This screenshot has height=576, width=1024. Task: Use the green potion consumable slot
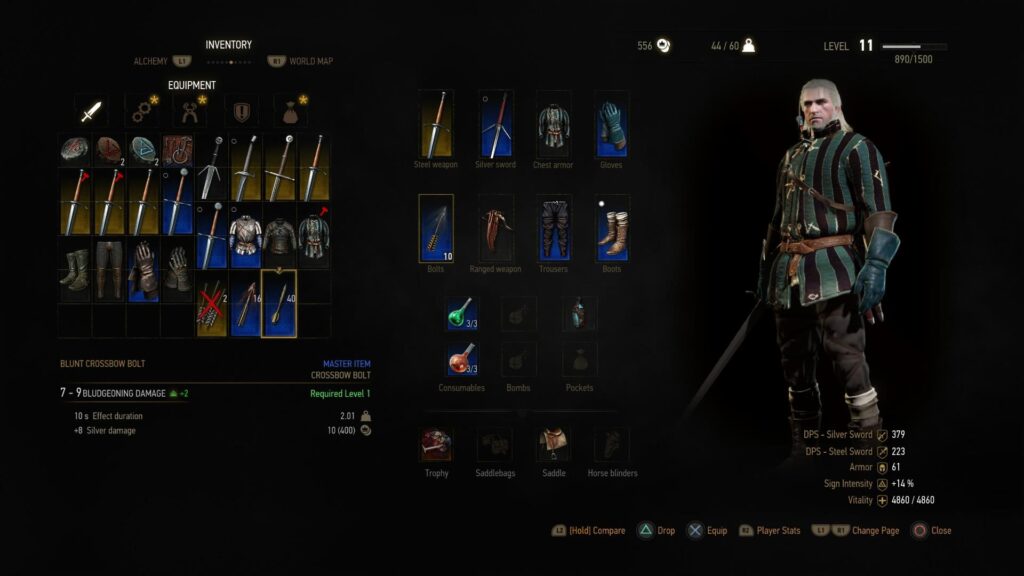[461, 313]
